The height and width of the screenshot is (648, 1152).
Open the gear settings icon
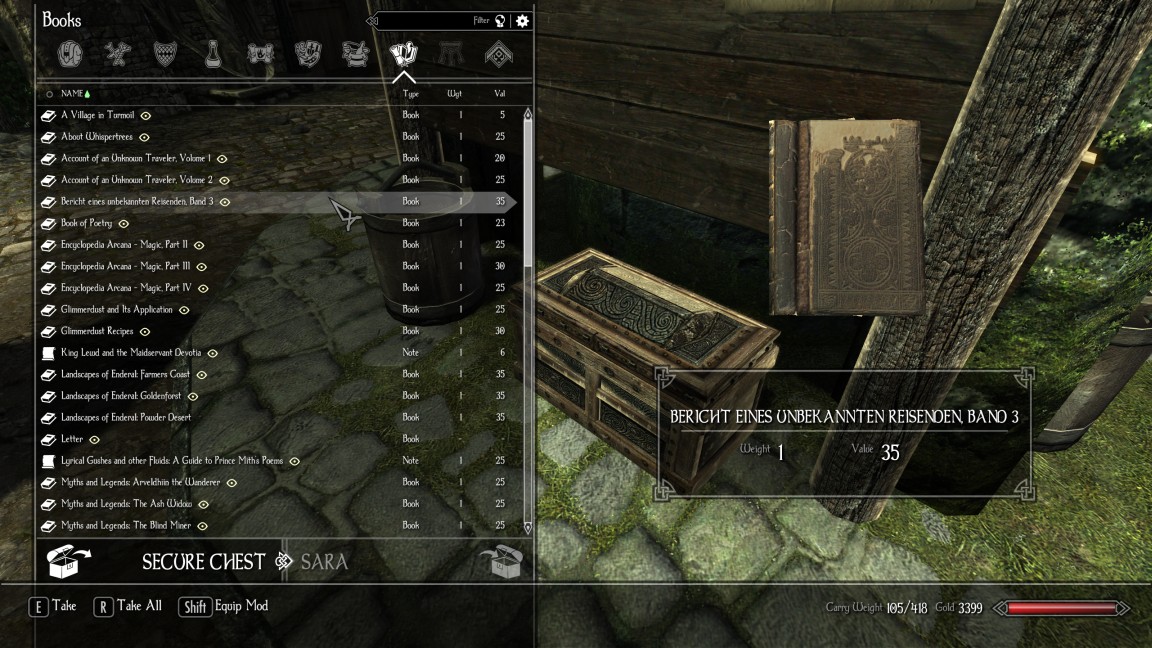pos(522,21)
